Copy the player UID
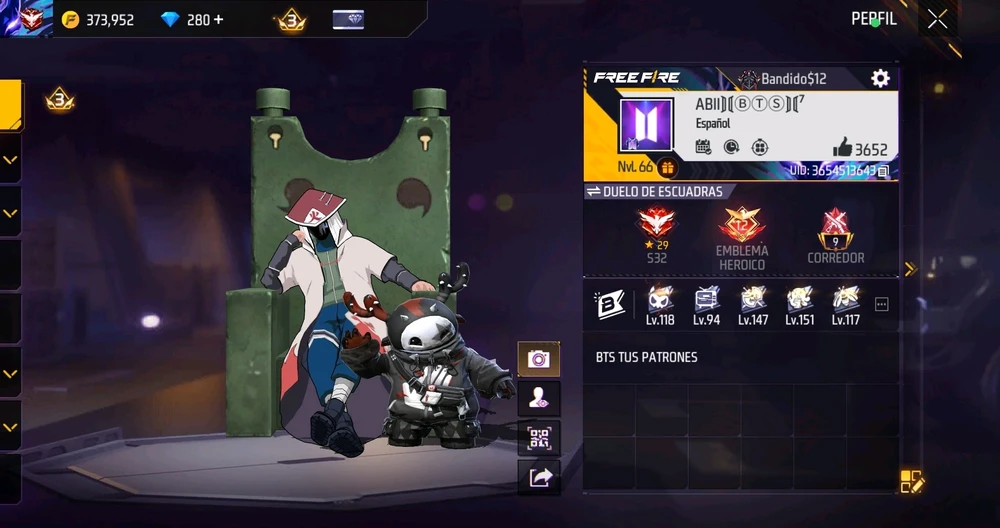Viewport: 1000px width, 528px height. click(x=883, y=171)
